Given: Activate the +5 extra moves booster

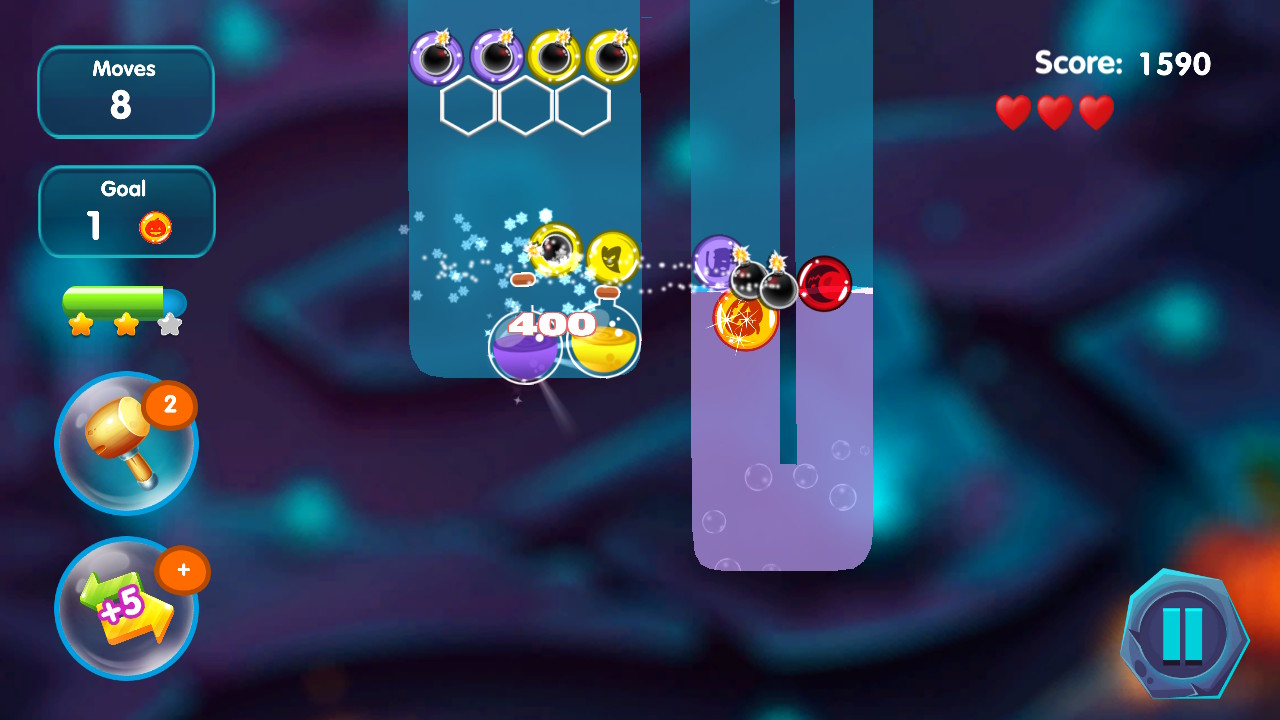Looking at the screenshot, I should pos(126,608).
